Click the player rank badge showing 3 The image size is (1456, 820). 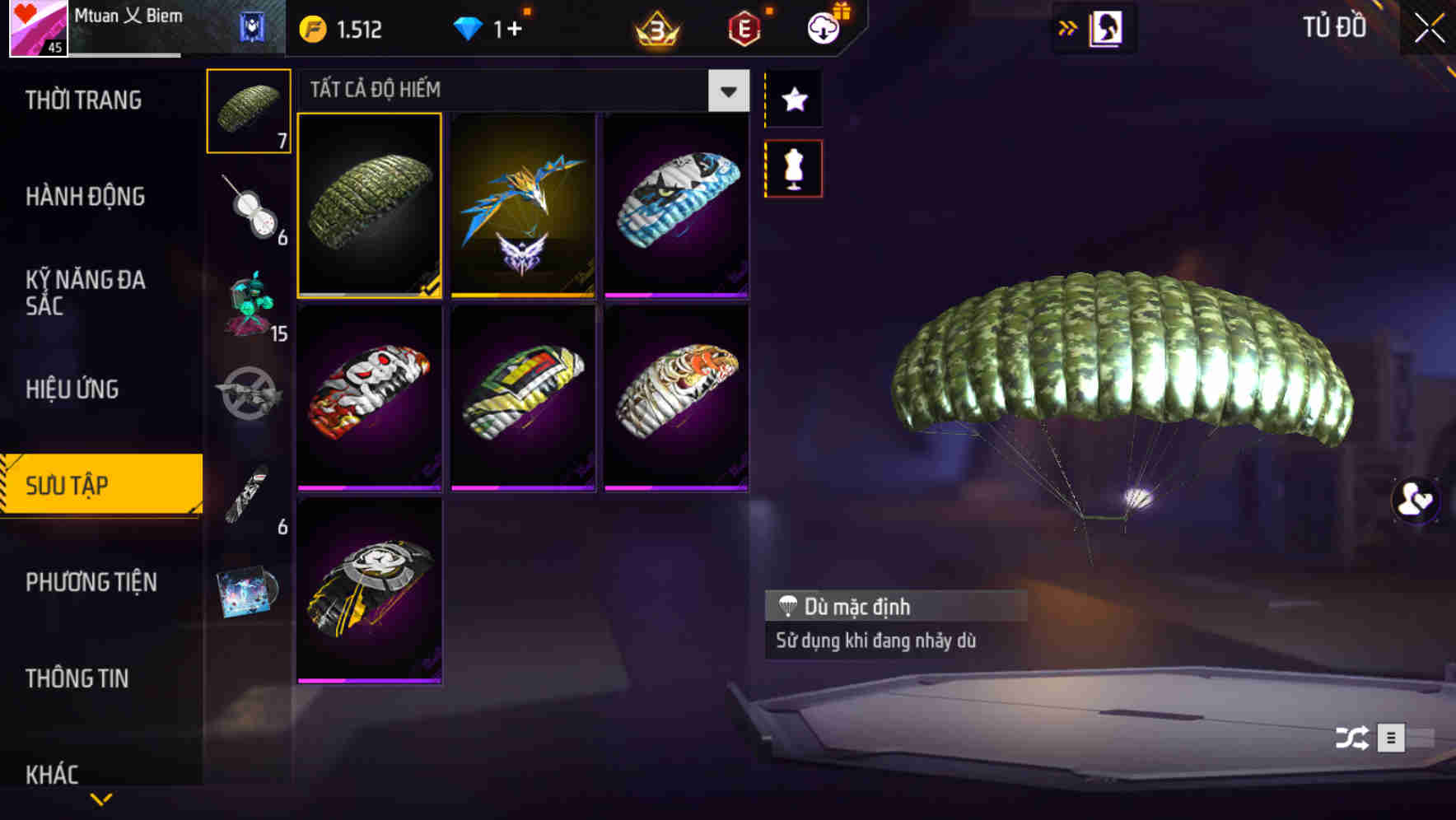(653, 28)
